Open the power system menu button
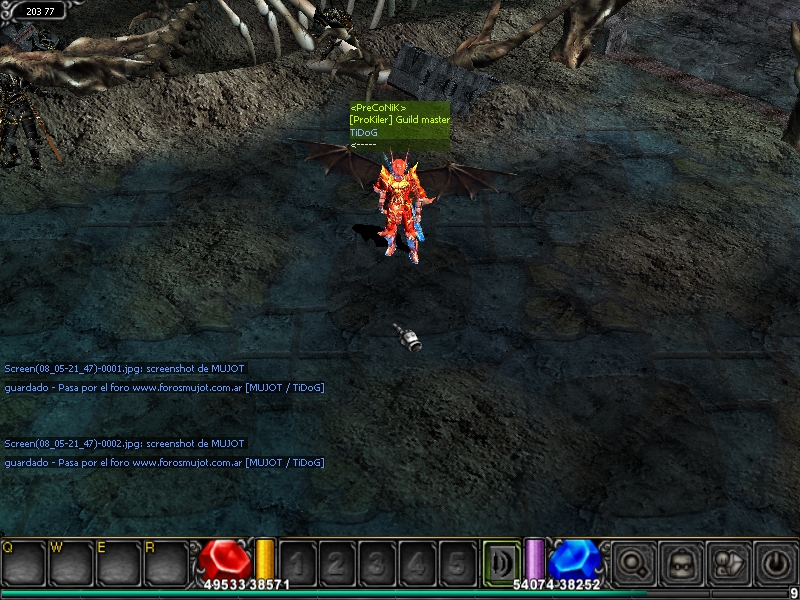The height and width of the screenshot is (600, 800). [x=776, y=563]
